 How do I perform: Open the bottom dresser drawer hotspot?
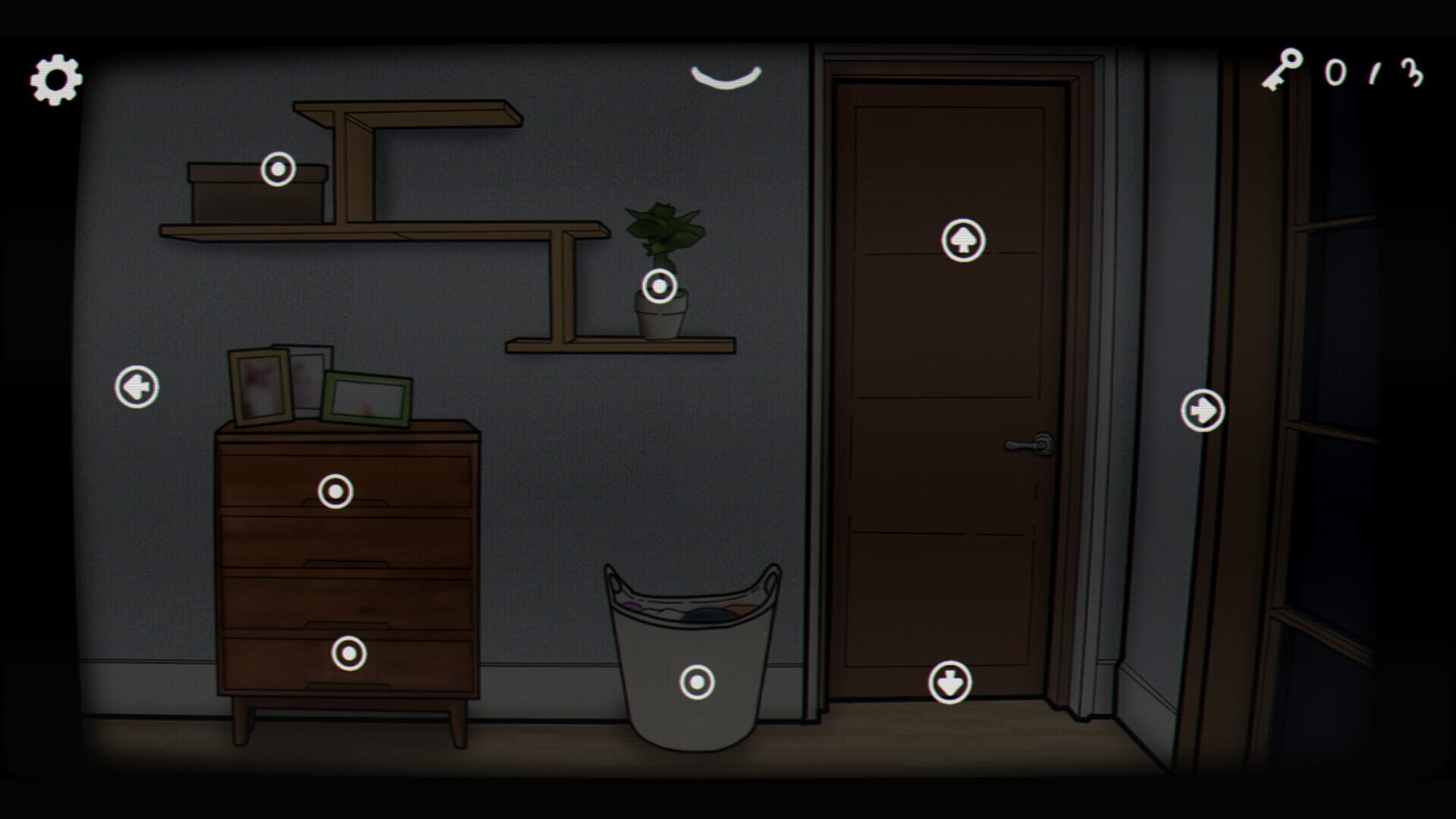coord(349,652)
